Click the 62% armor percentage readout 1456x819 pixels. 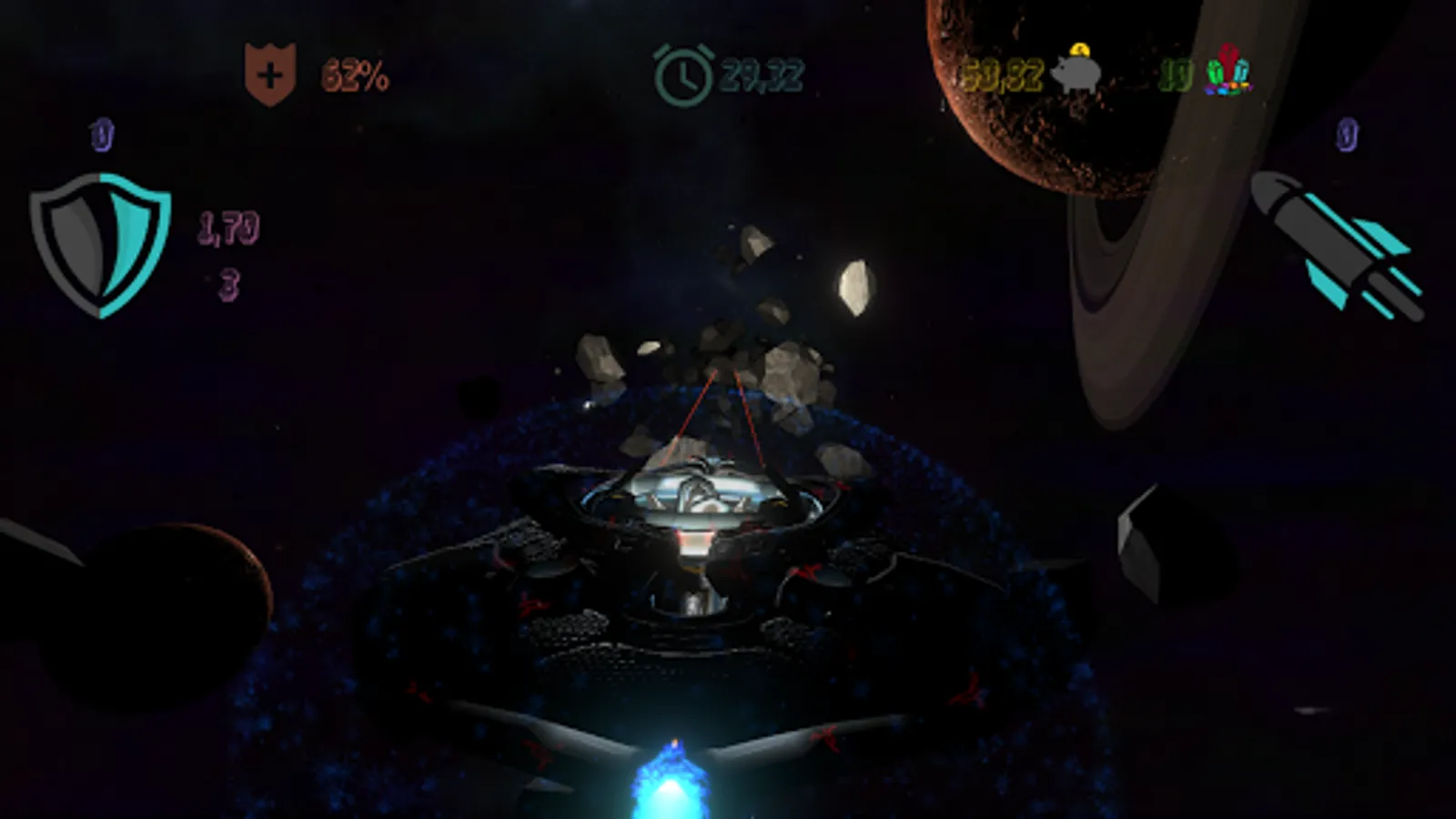(355, 76)
